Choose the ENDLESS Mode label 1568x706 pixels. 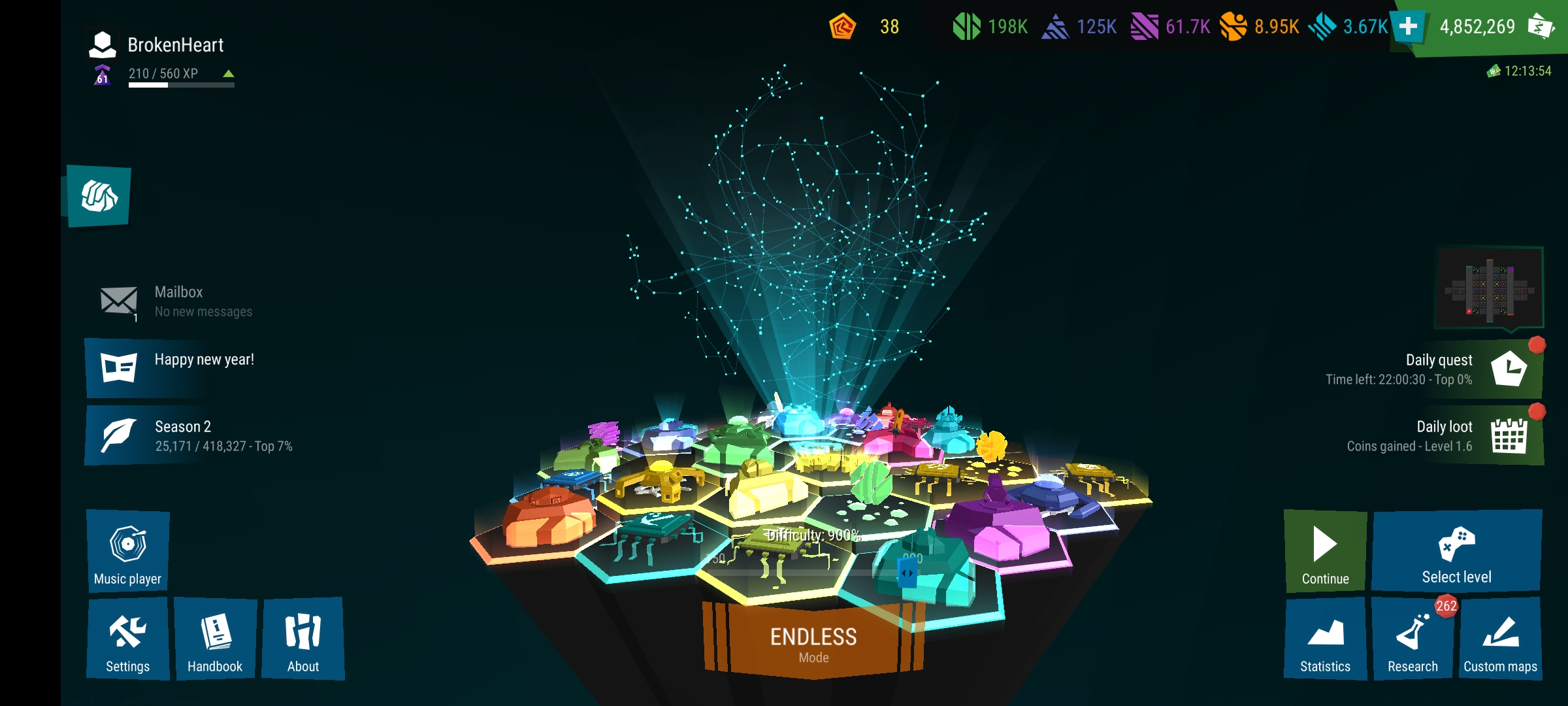point(813,644)
